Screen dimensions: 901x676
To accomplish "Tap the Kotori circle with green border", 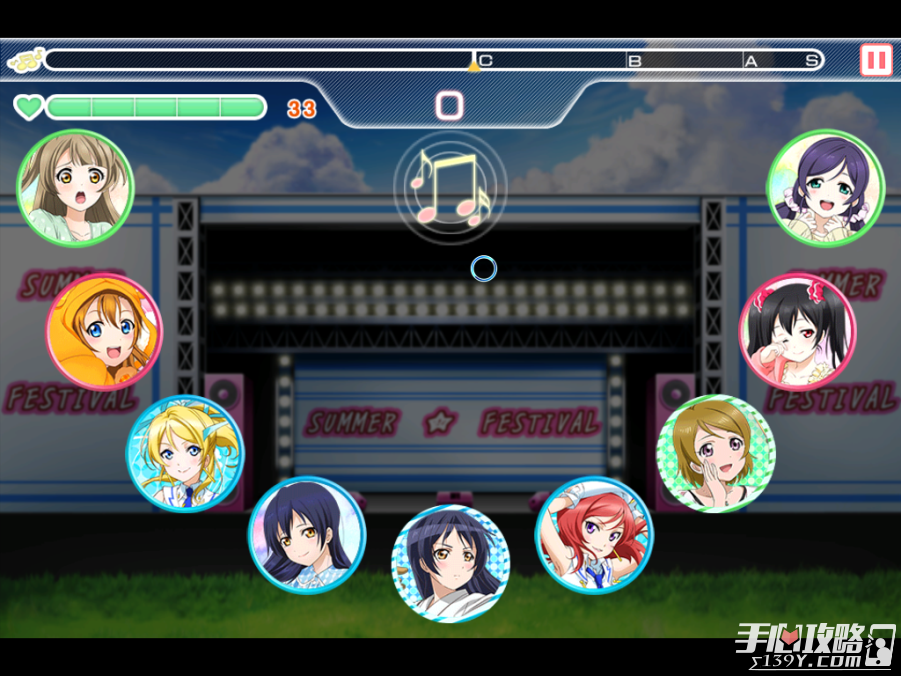I will click(75, 188).
